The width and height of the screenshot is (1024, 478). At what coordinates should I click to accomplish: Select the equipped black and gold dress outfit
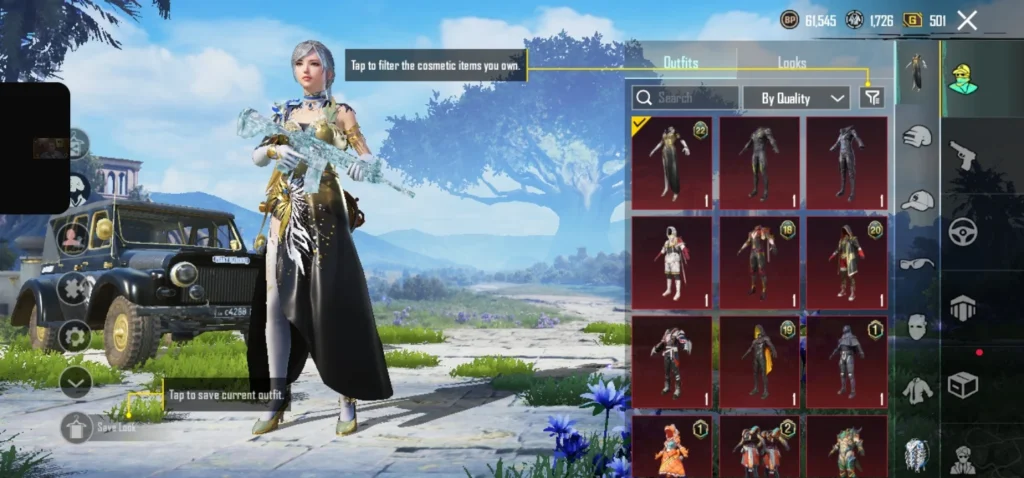click(x=671, y=162)
